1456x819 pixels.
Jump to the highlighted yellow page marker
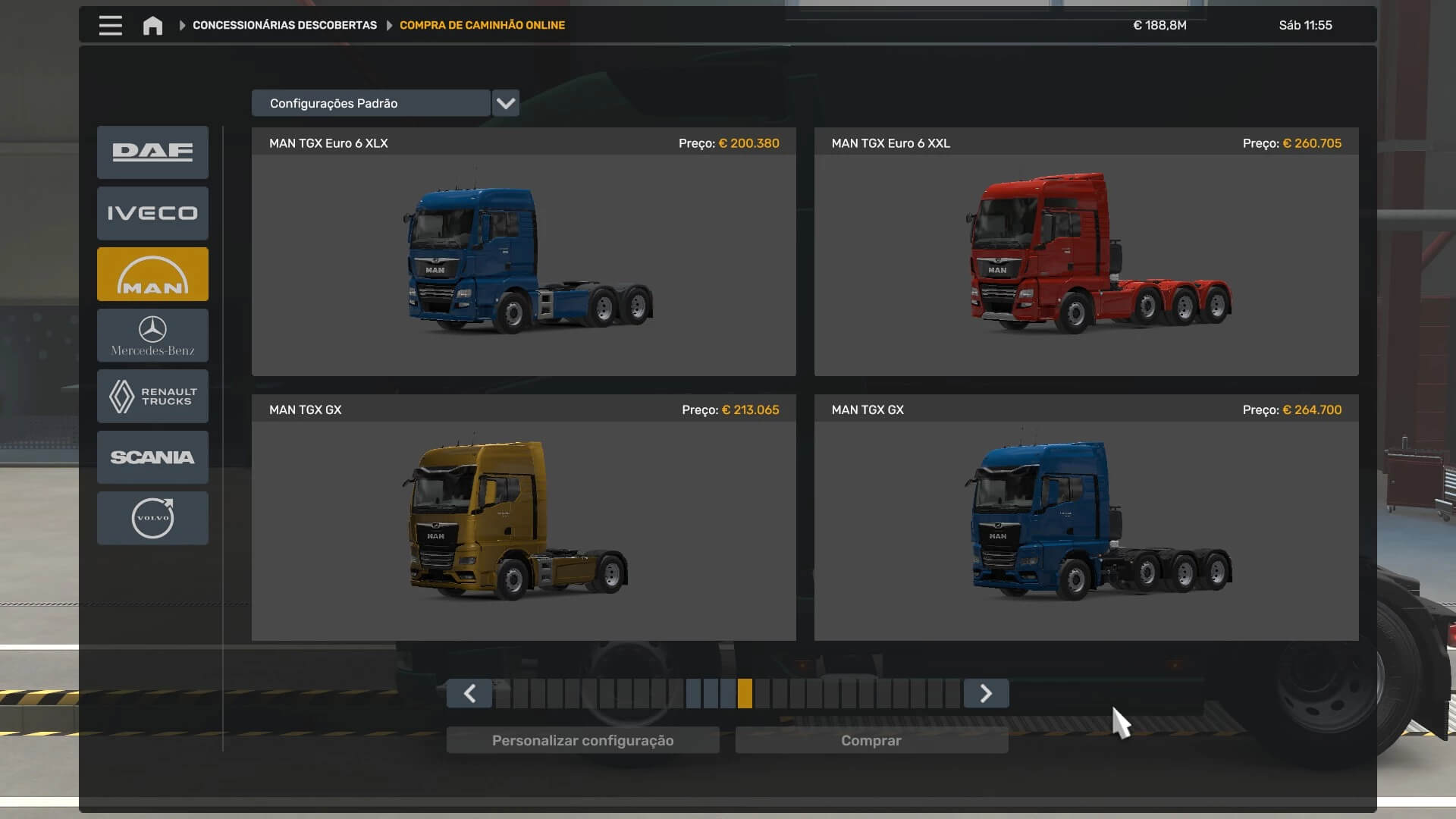pos(745,693)
